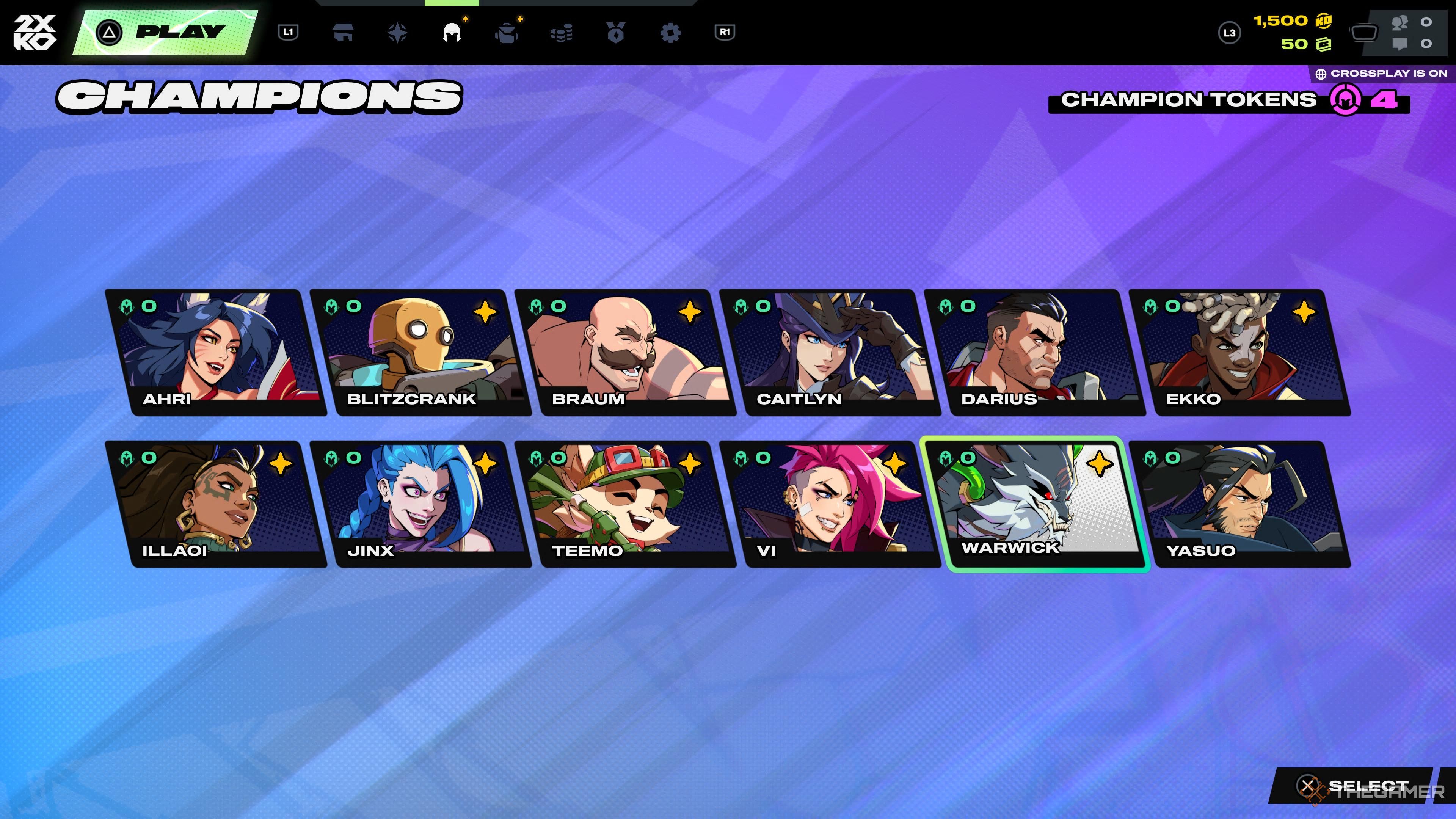This screenshot has height=819, width=1456.
Task: Open the gear settings icon in the navbar
Action: tap(671, 33)
